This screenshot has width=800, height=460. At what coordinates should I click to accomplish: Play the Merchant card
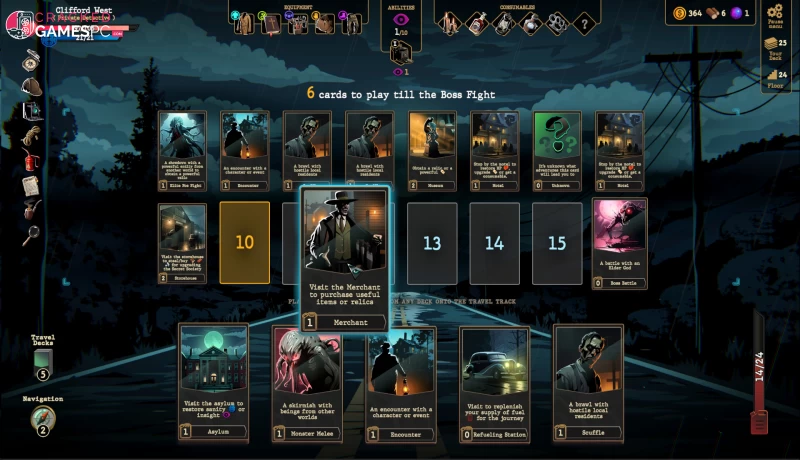point(345,258)
